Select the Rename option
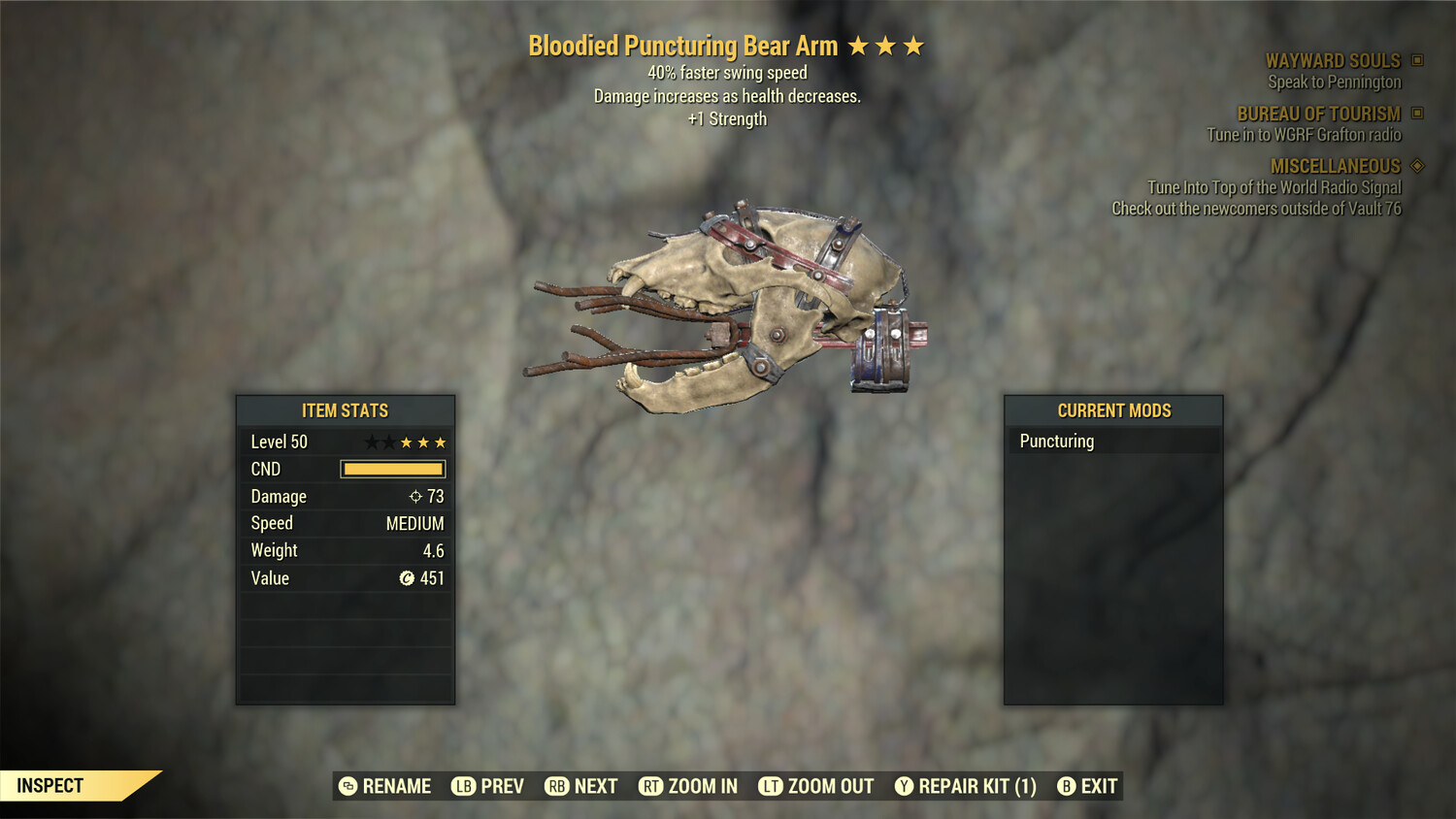This screenshot has height=819, width=1456. coord(385,786)
